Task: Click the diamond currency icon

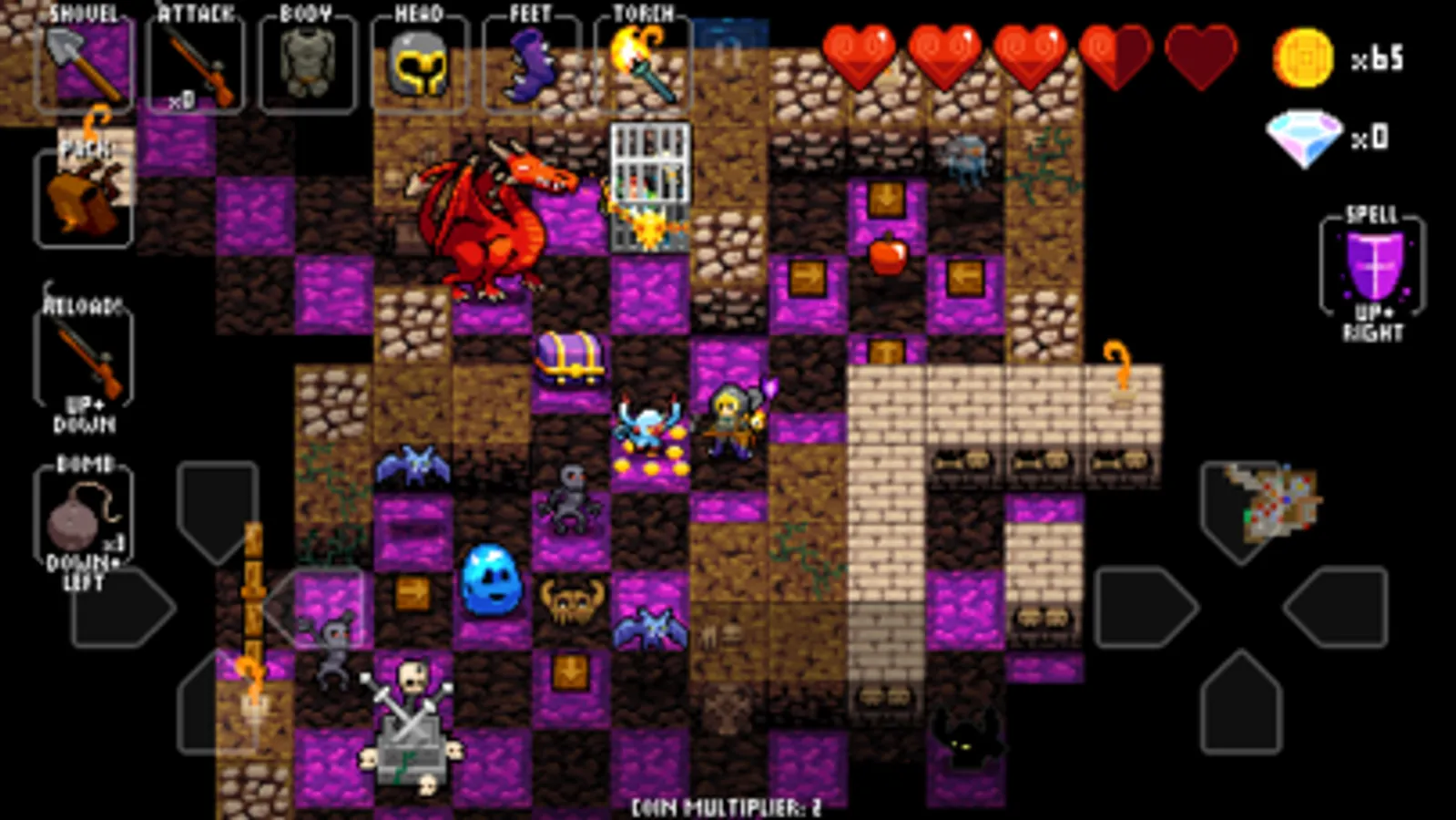Action: (x=1307, y=135)
